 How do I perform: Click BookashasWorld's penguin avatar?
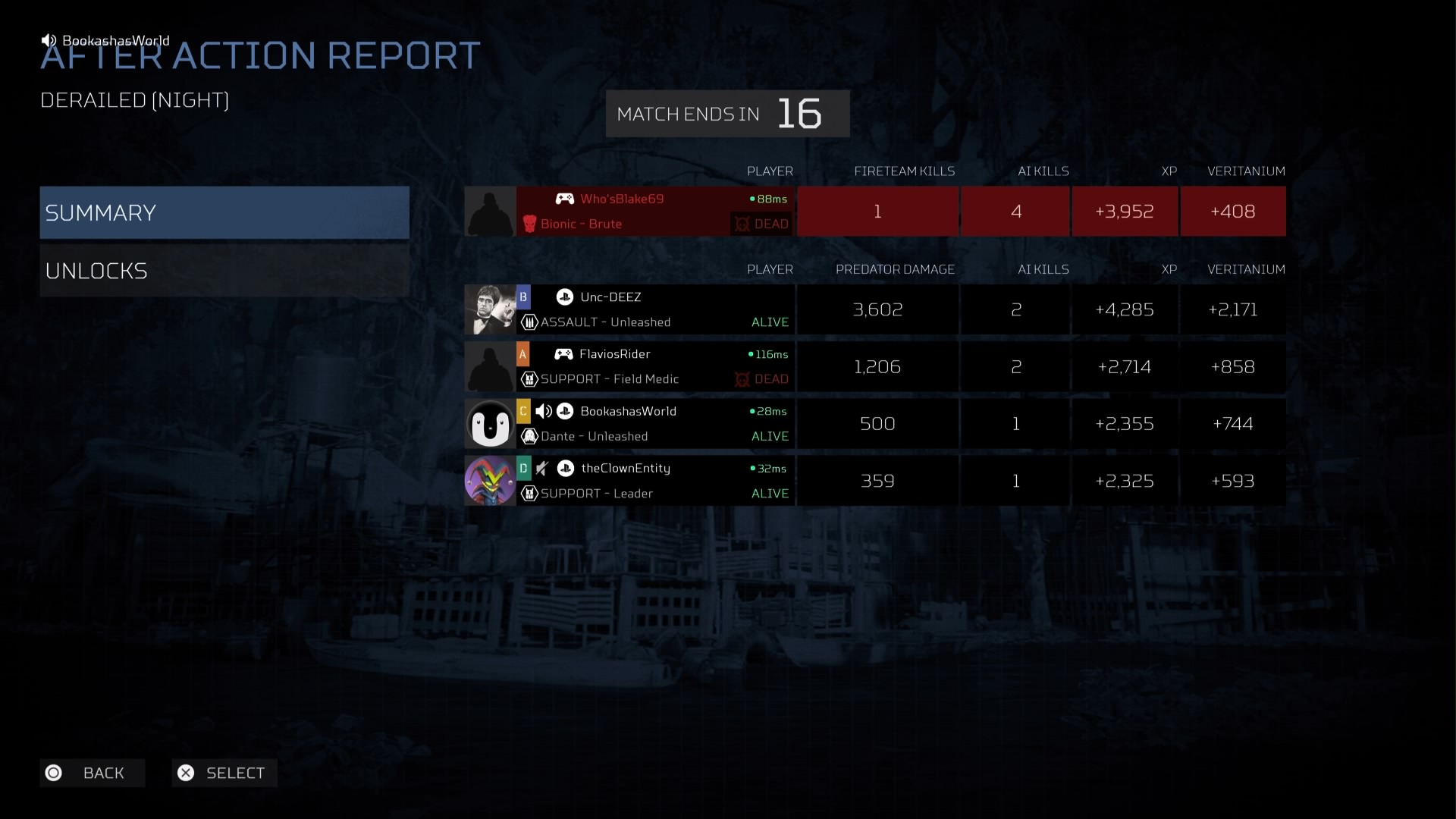[x=490, y=424]
